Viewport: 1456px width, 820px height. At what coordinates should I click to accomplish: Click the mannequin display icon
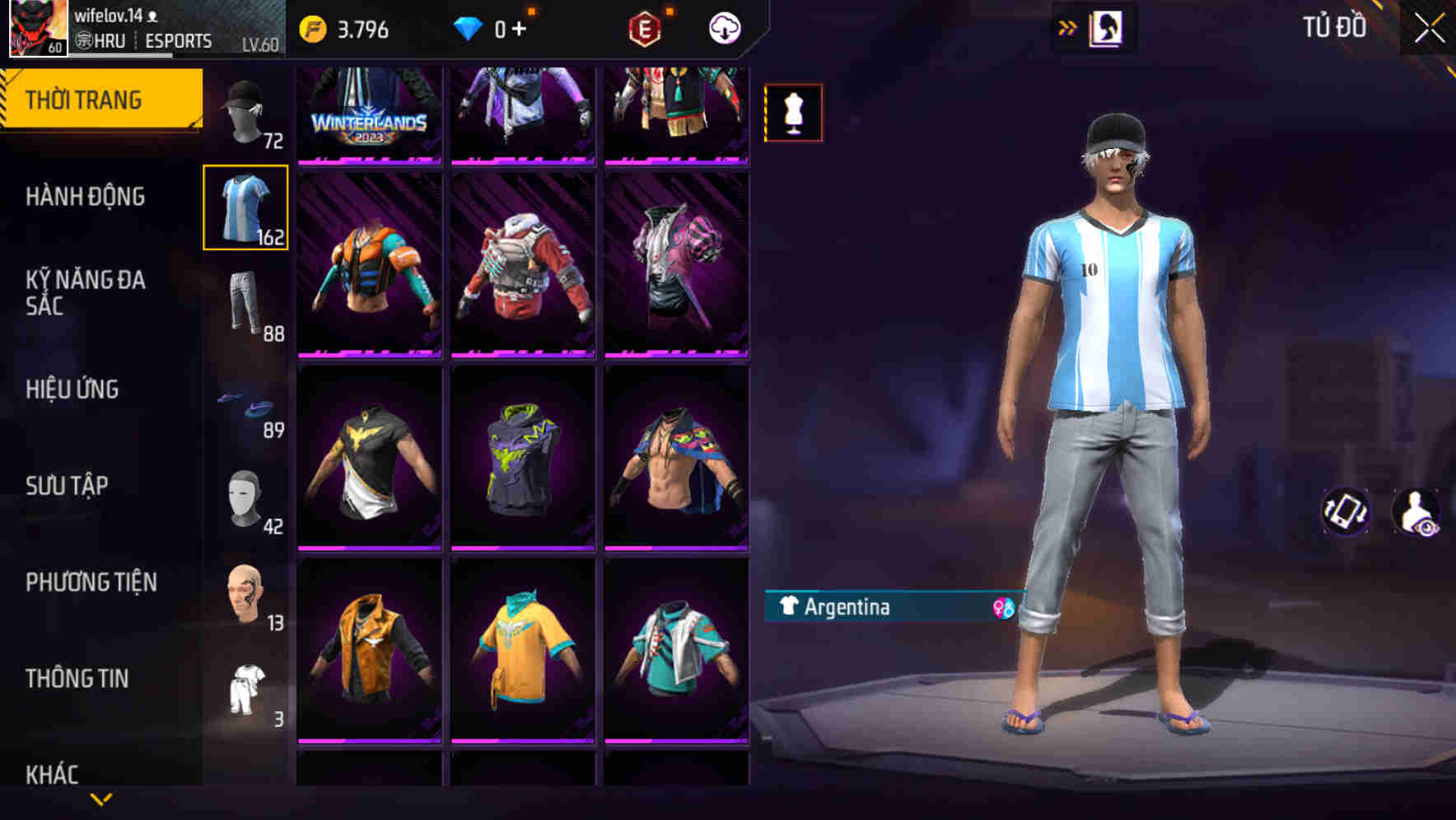pos(792,113)
